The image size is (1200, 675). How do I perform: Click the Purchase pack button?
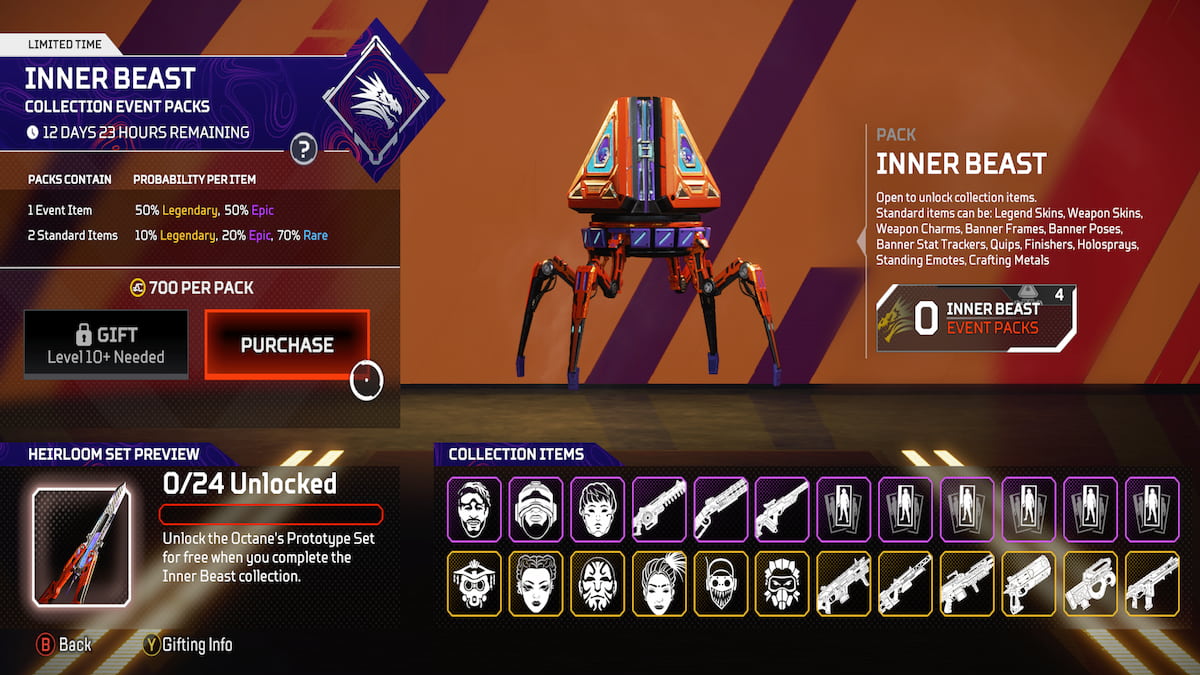[287, 345]
